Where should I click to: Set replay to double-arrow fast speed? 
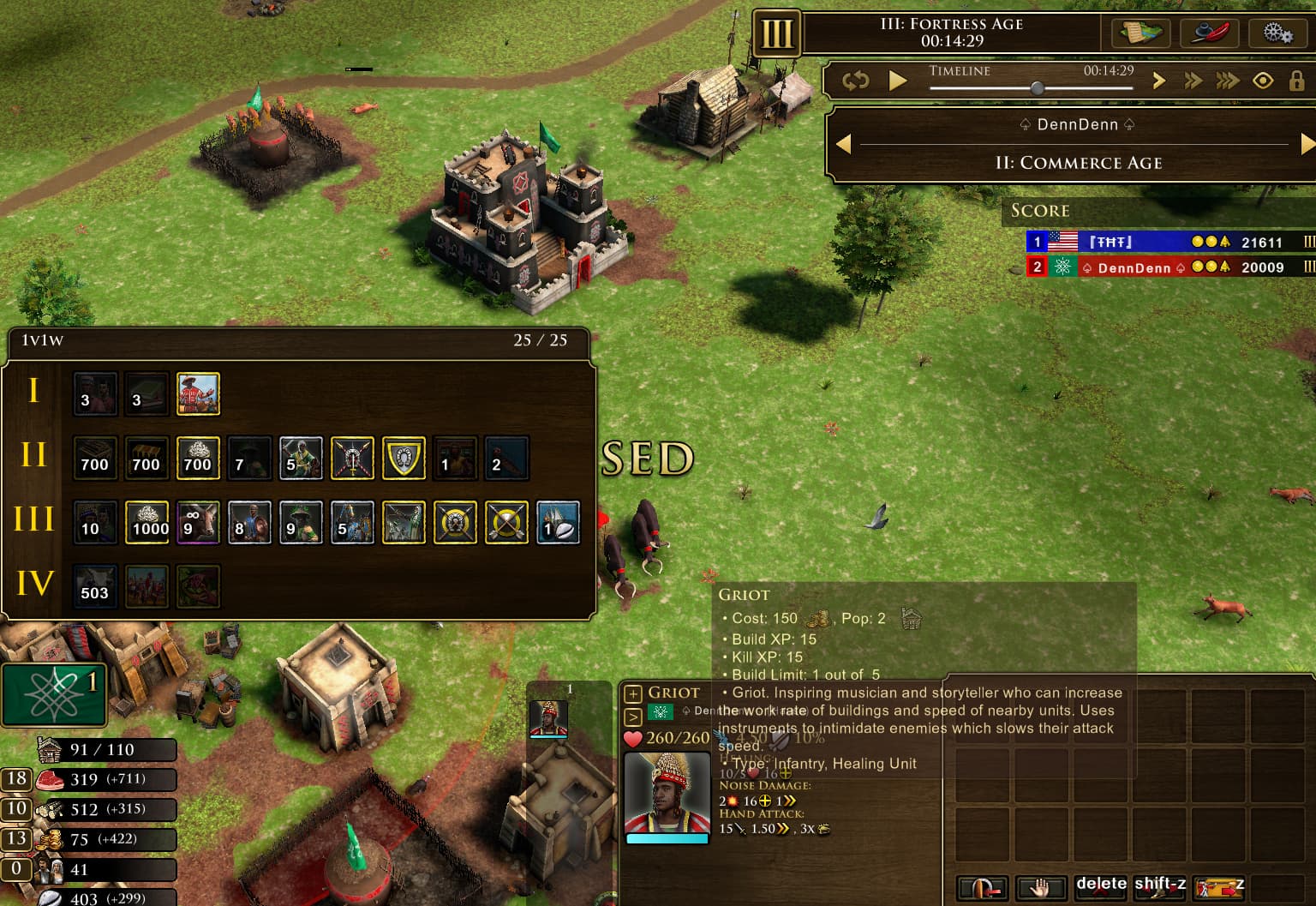pos(1193,81)
